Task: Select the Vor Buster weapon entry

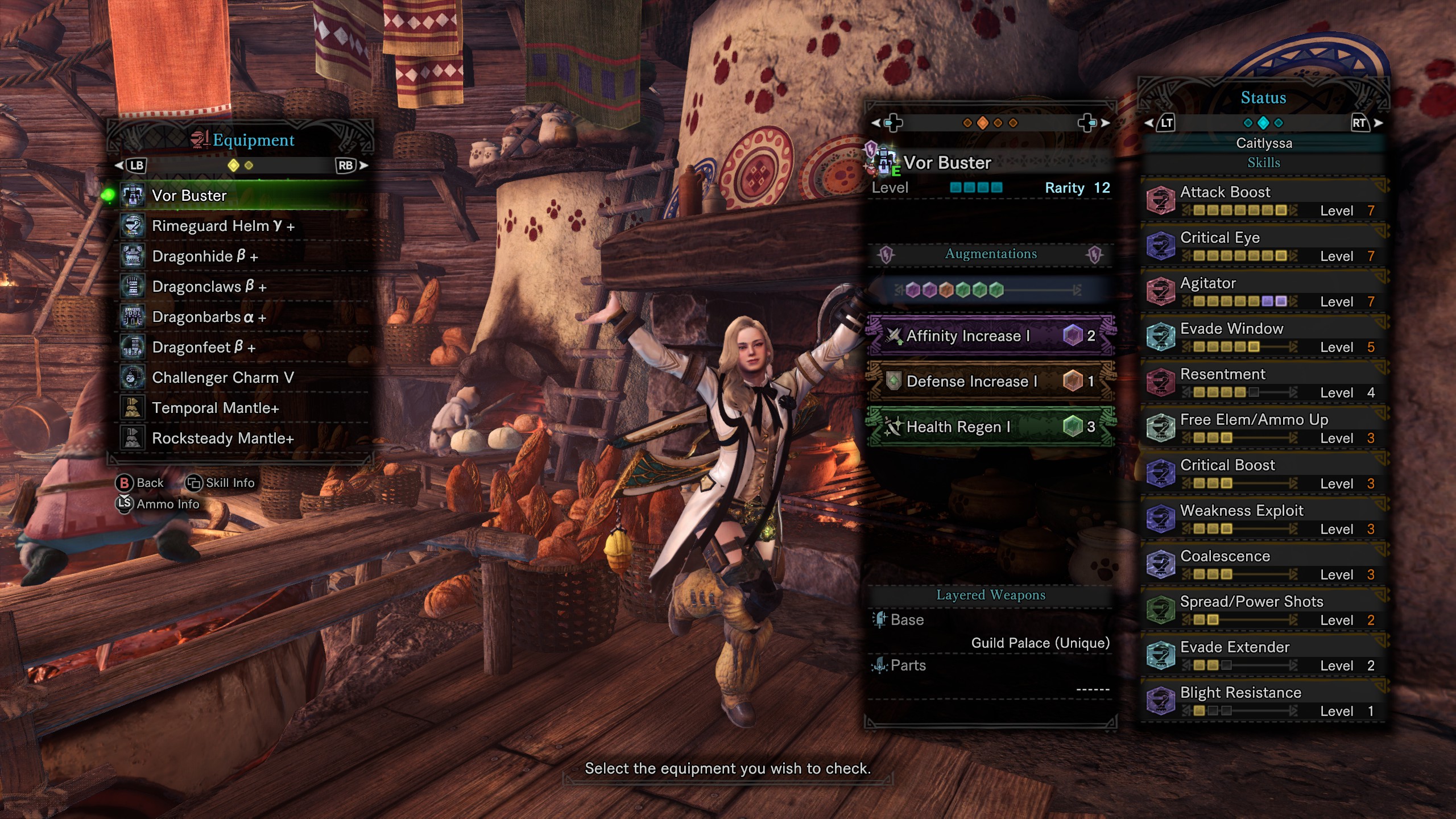Action: click(239, 196)
